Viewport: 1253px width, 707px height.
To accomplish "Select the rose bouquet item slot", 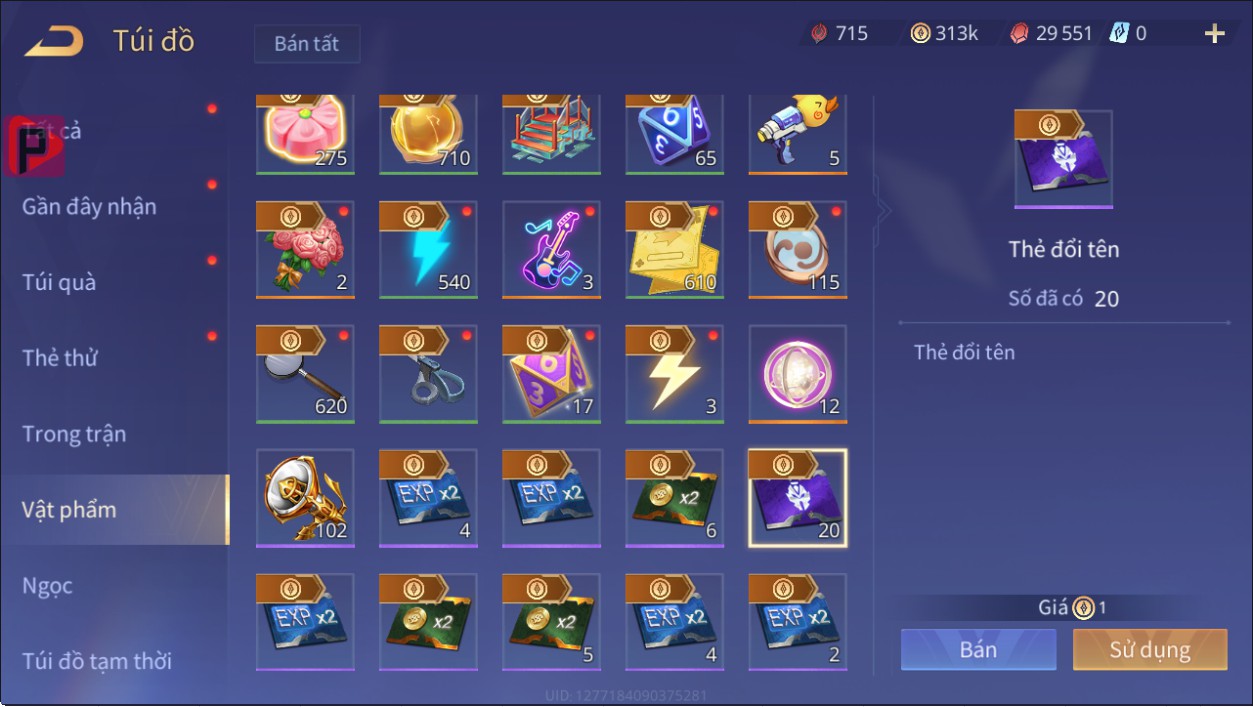I will click(305, 250).
